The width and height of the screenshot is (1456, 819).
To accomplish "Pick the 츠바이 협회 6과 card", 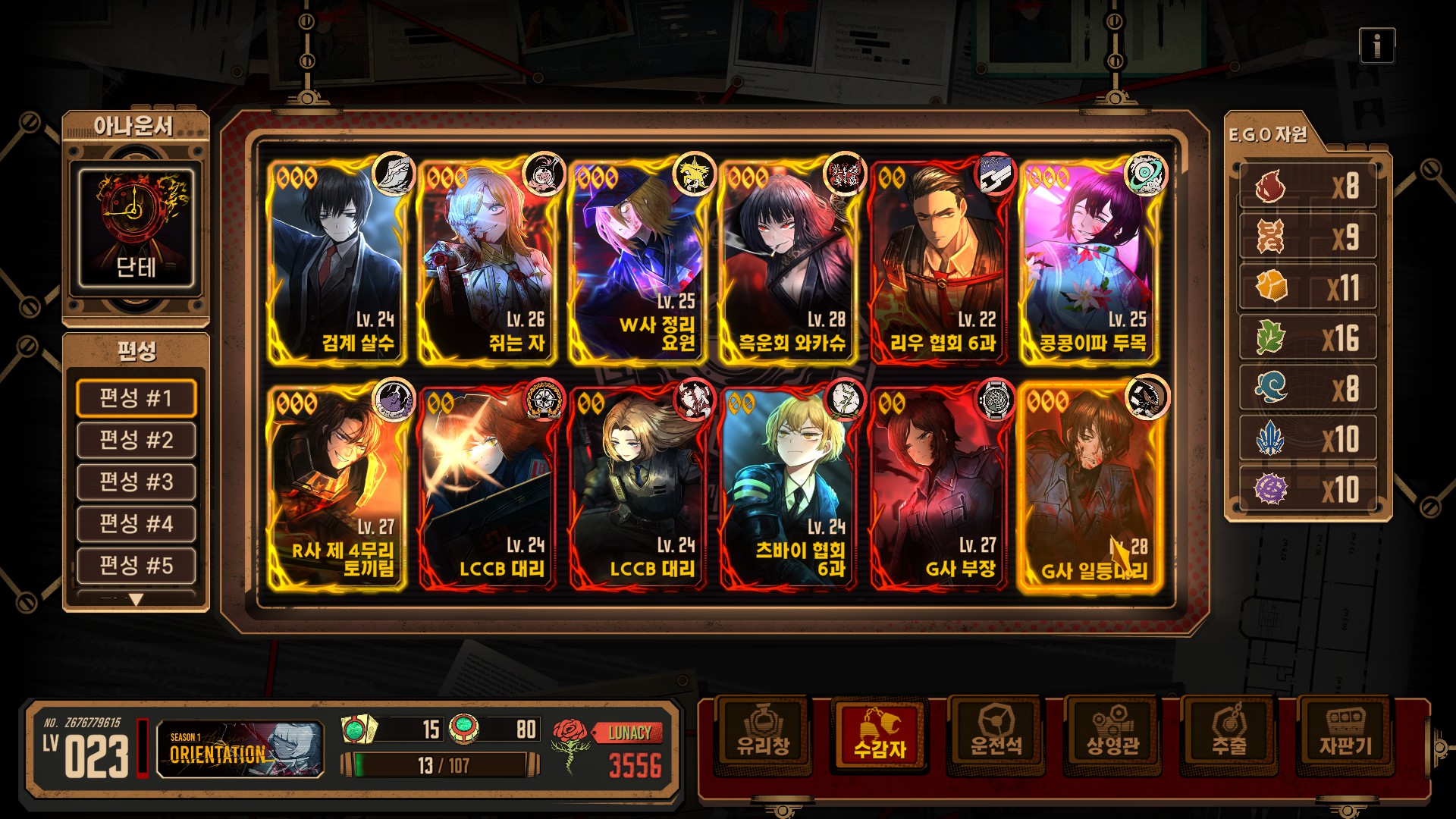I will click(787, 488).
